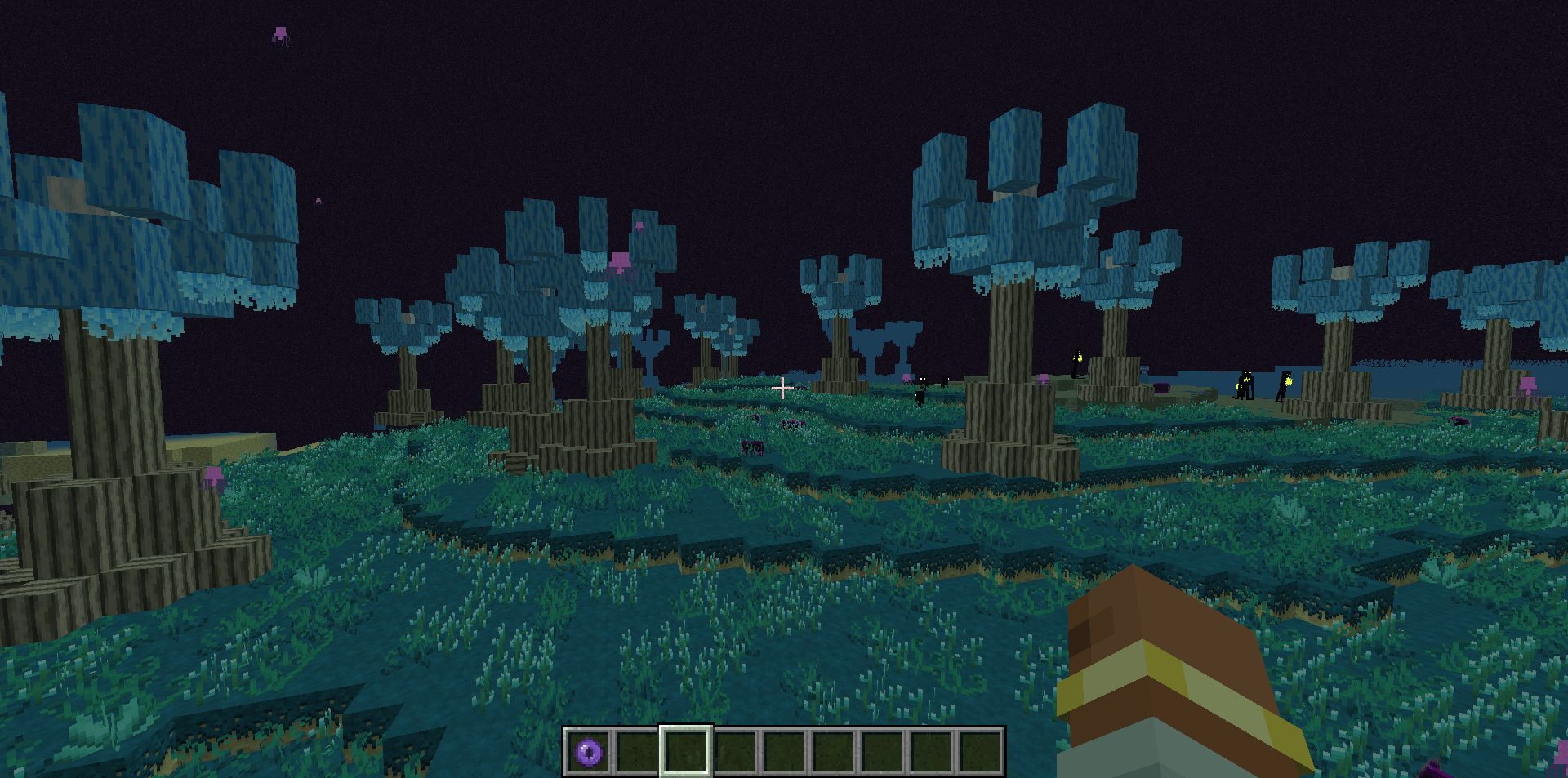Click the pink jelly hovering above the center trees

click(x=621, y=261)
